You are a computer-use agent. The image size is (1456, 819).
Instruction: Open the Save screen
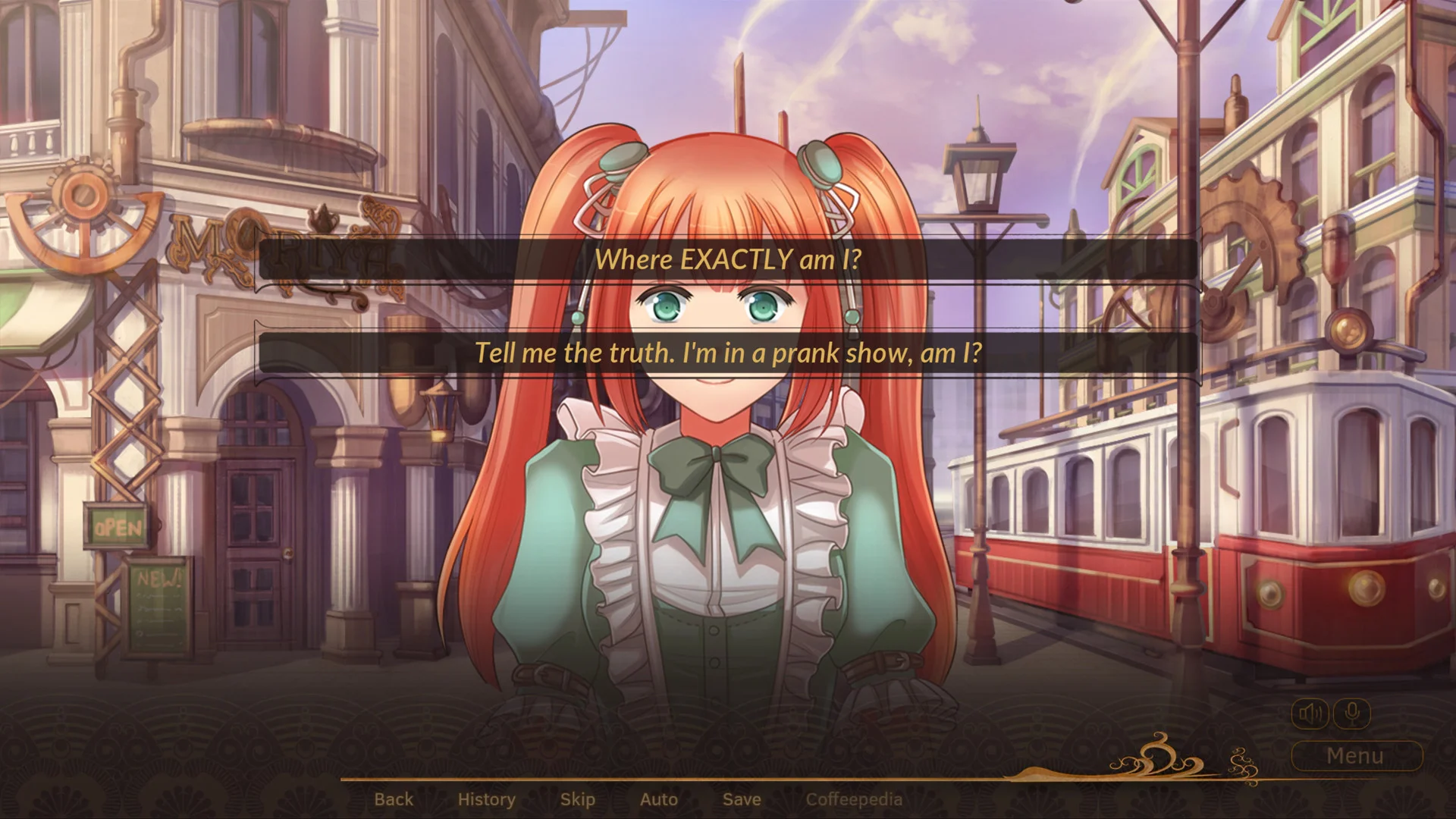741,799
